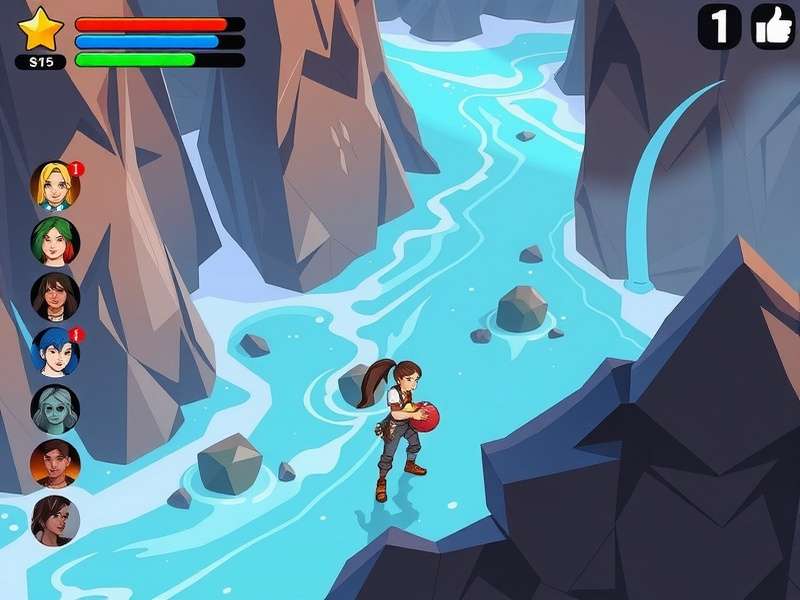Image resolution: width=800 pixels, height=600 pixels.
Task: Tap the gold star level icon
Action: pos(41,28)
